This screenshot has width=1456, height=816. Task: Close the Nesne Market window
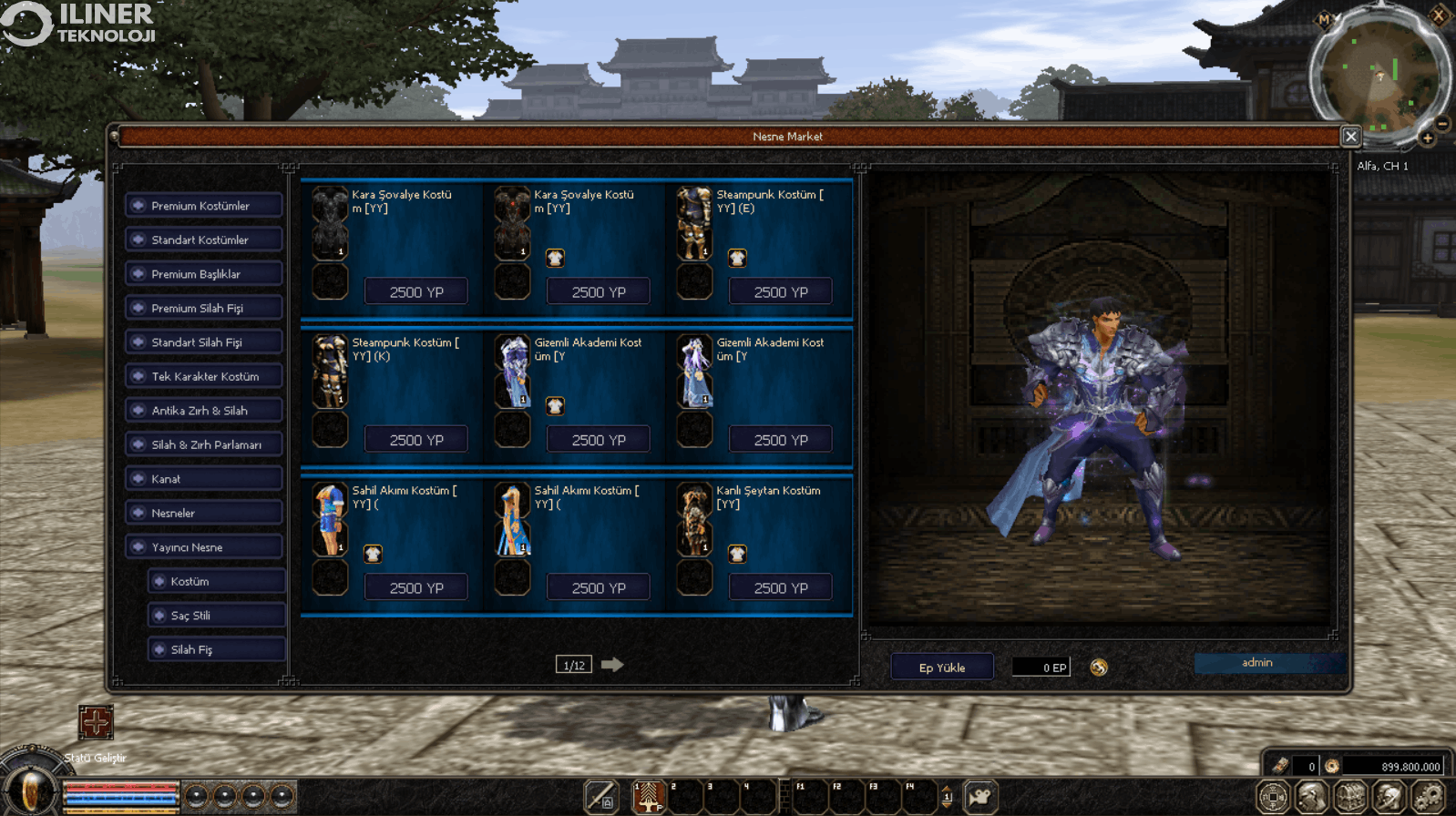pyautogui.click(x=1350, y=137)
